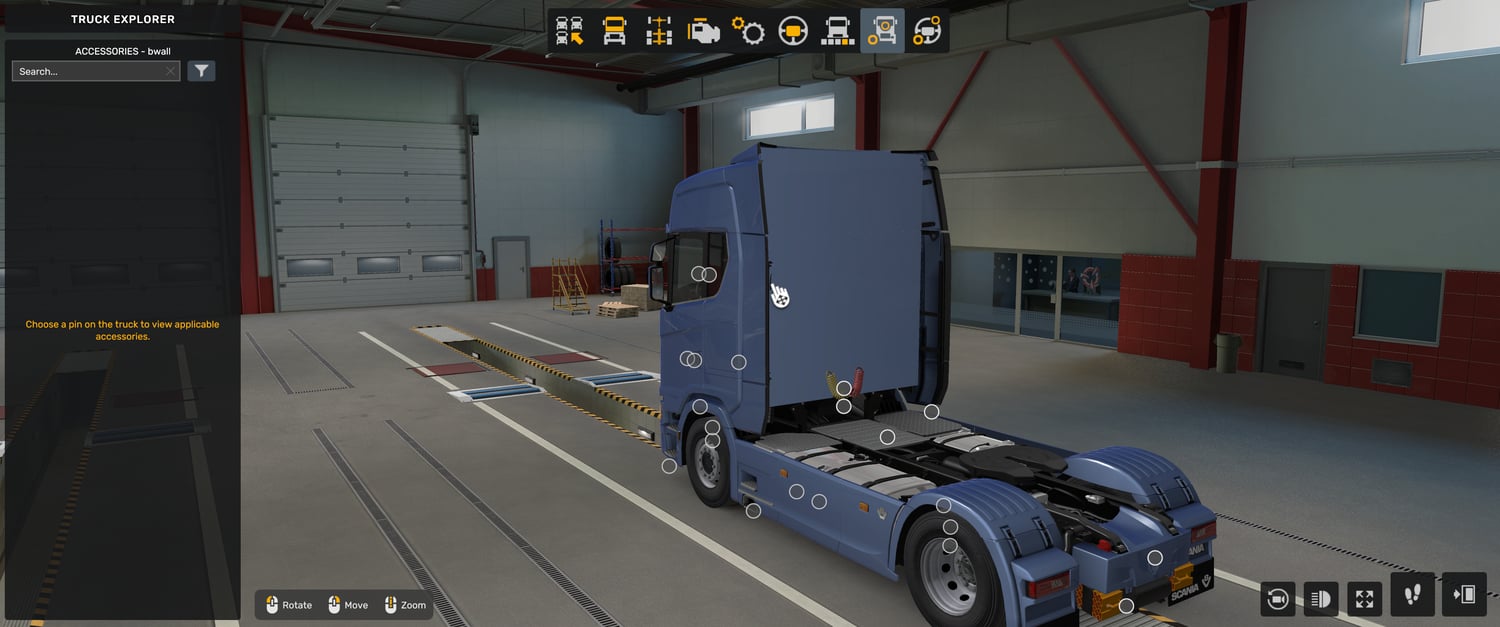Viewport: 1500px width, 627px height.
Task: Reset the camera view
Action: pos(1277,599)
